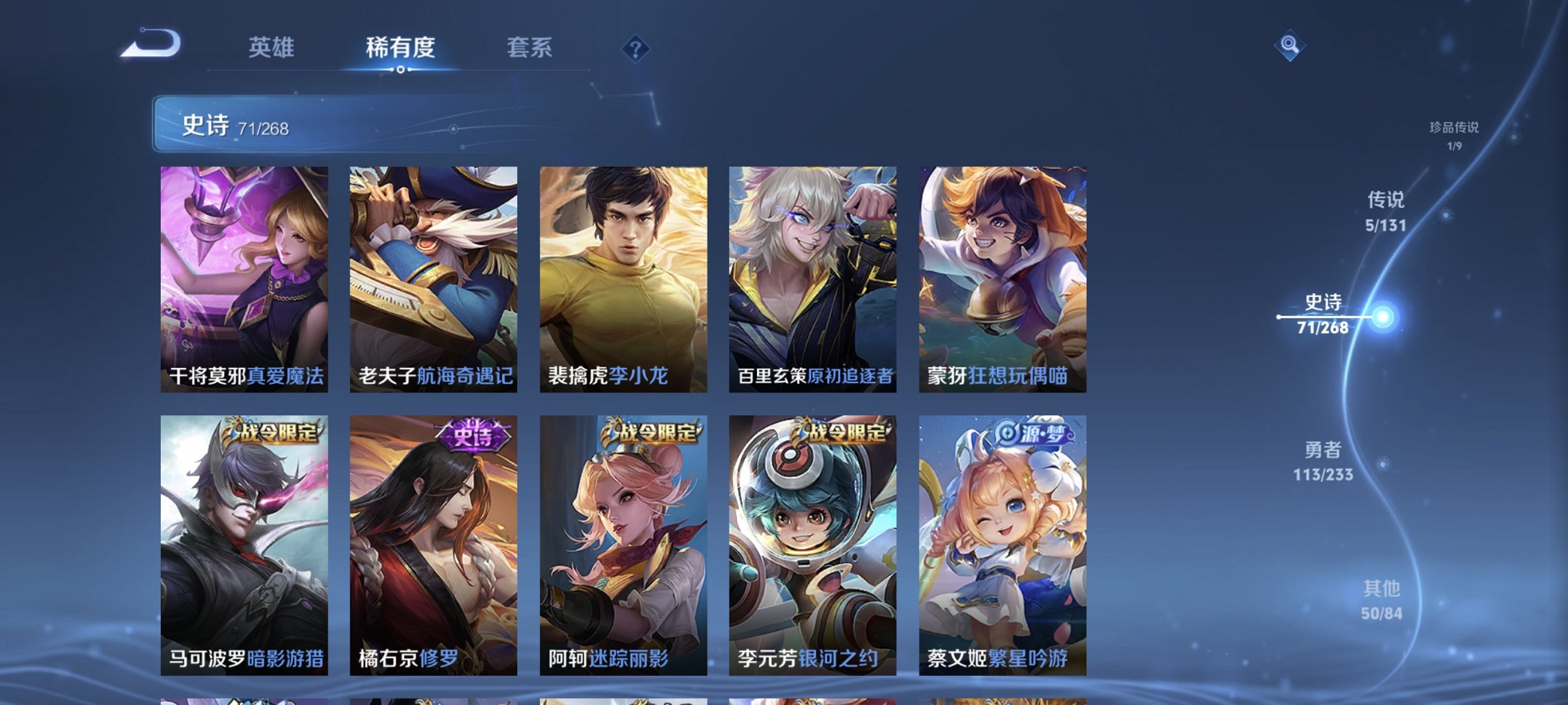Switch to the 套系 tab

pyautogui.click(x=530, y=48)
